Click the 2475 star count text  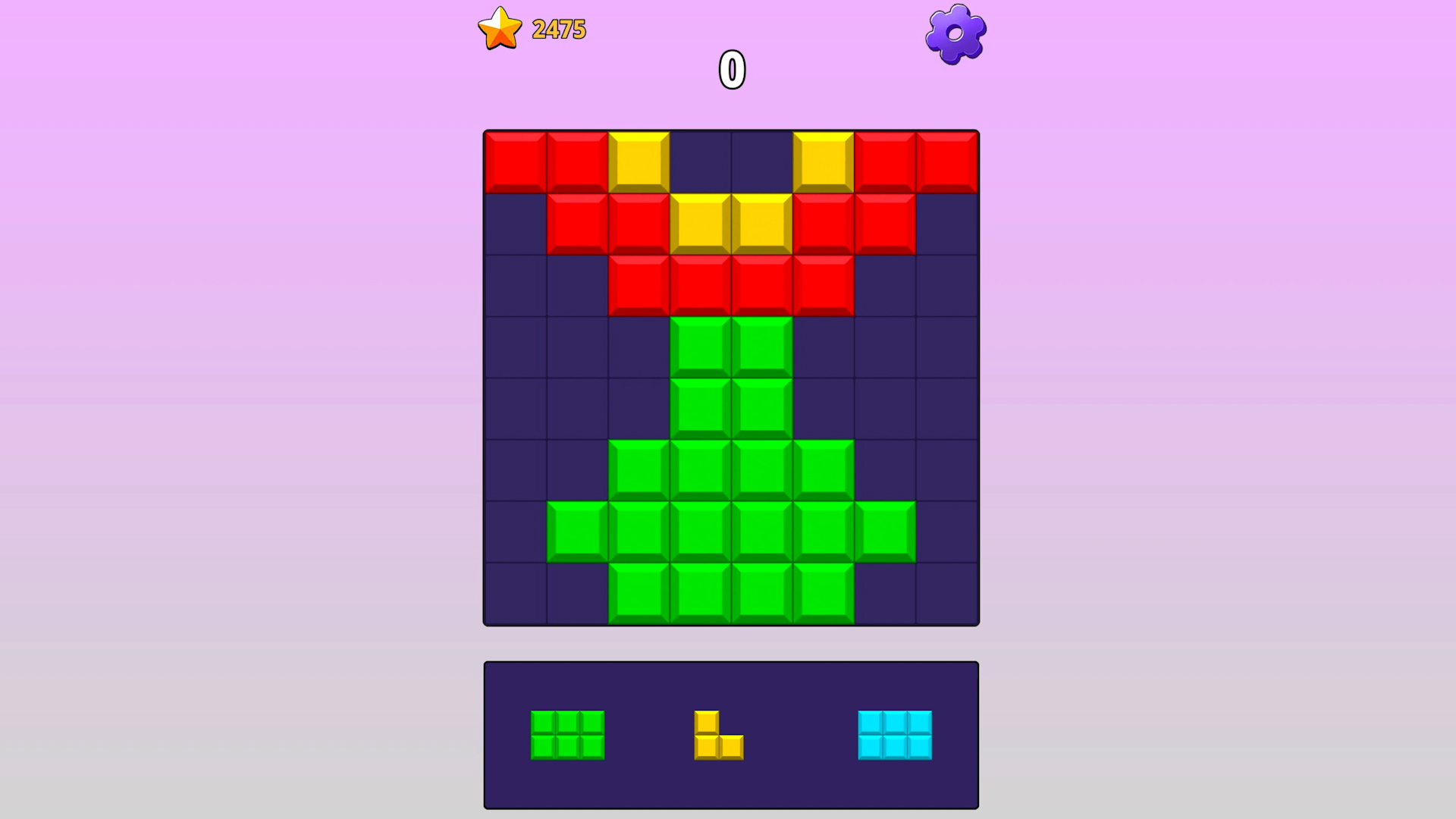point(559,29)
